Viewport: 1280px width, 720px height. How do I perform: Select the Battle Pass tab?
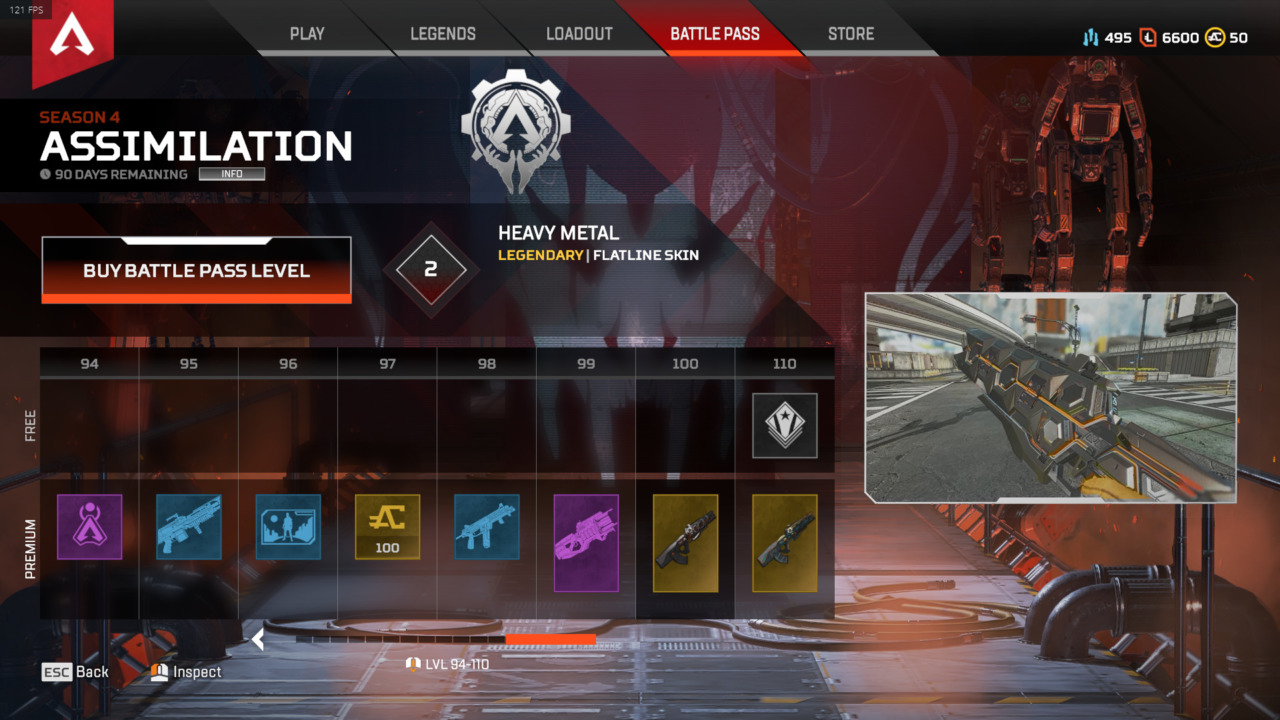[715, 34]
